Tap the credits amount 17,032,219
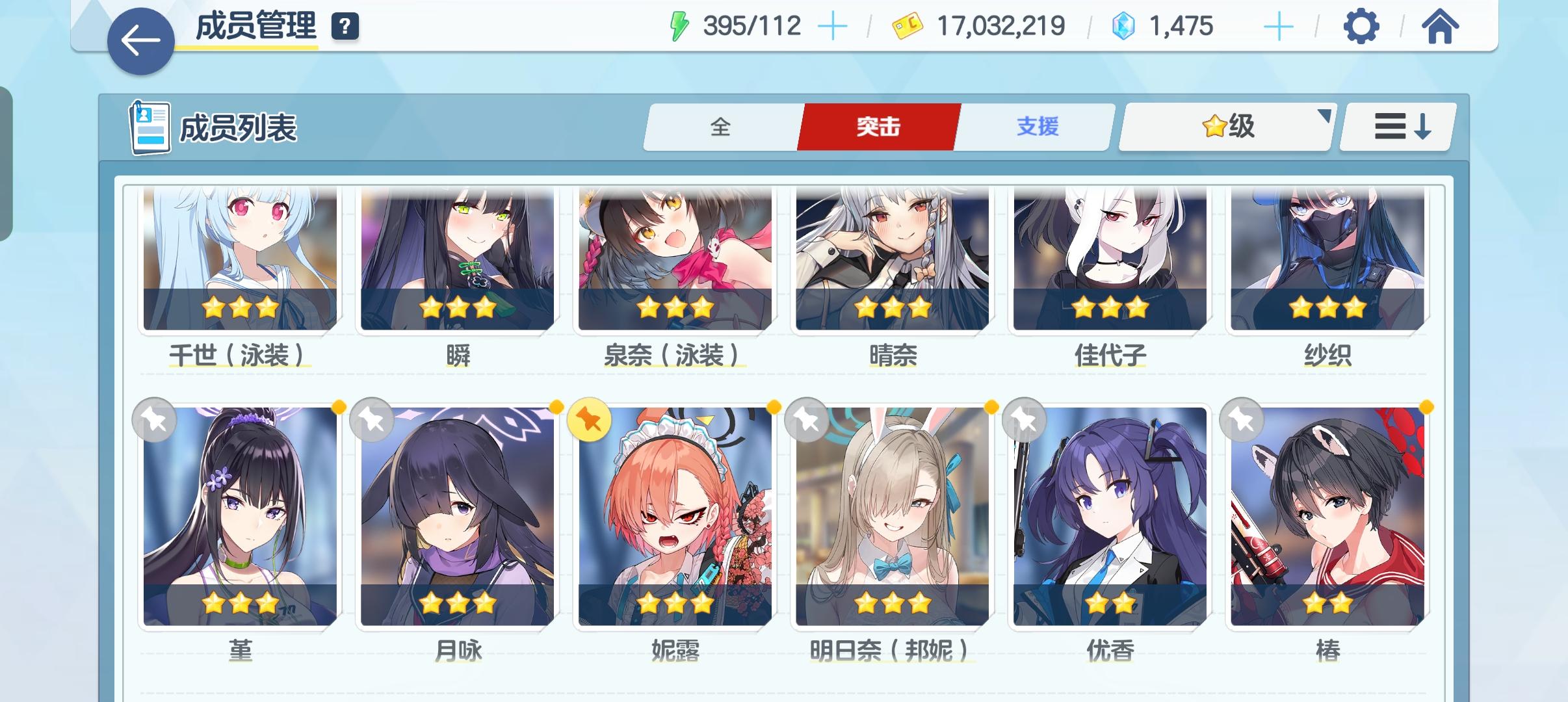 [1000, 26]
